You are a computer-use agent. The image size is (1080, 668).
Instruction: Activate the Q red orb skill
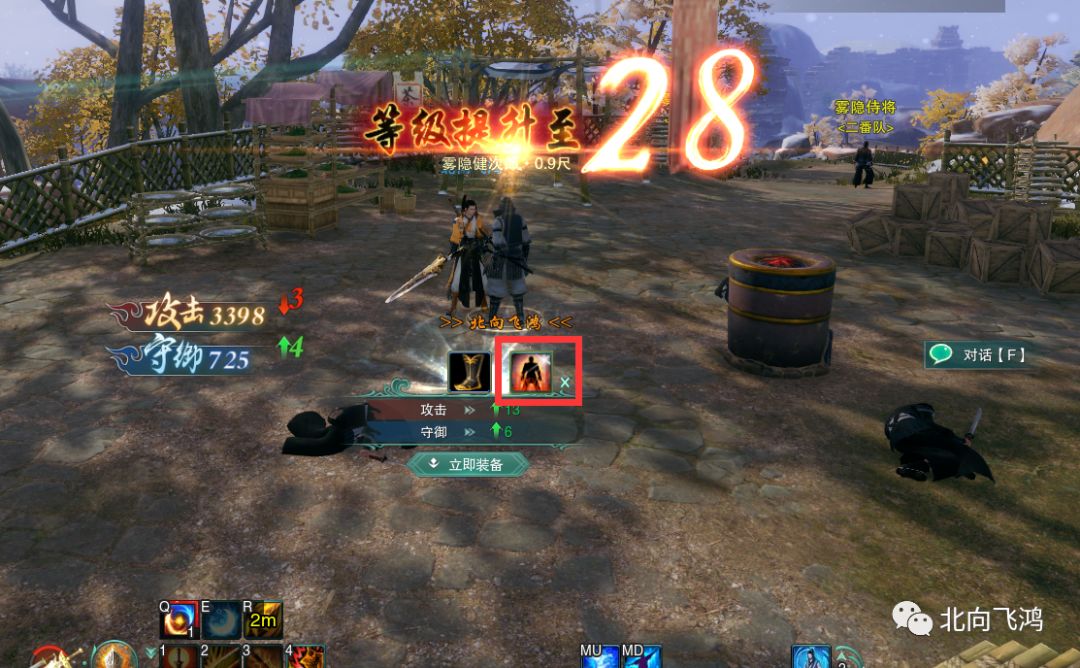coord(178,621)
